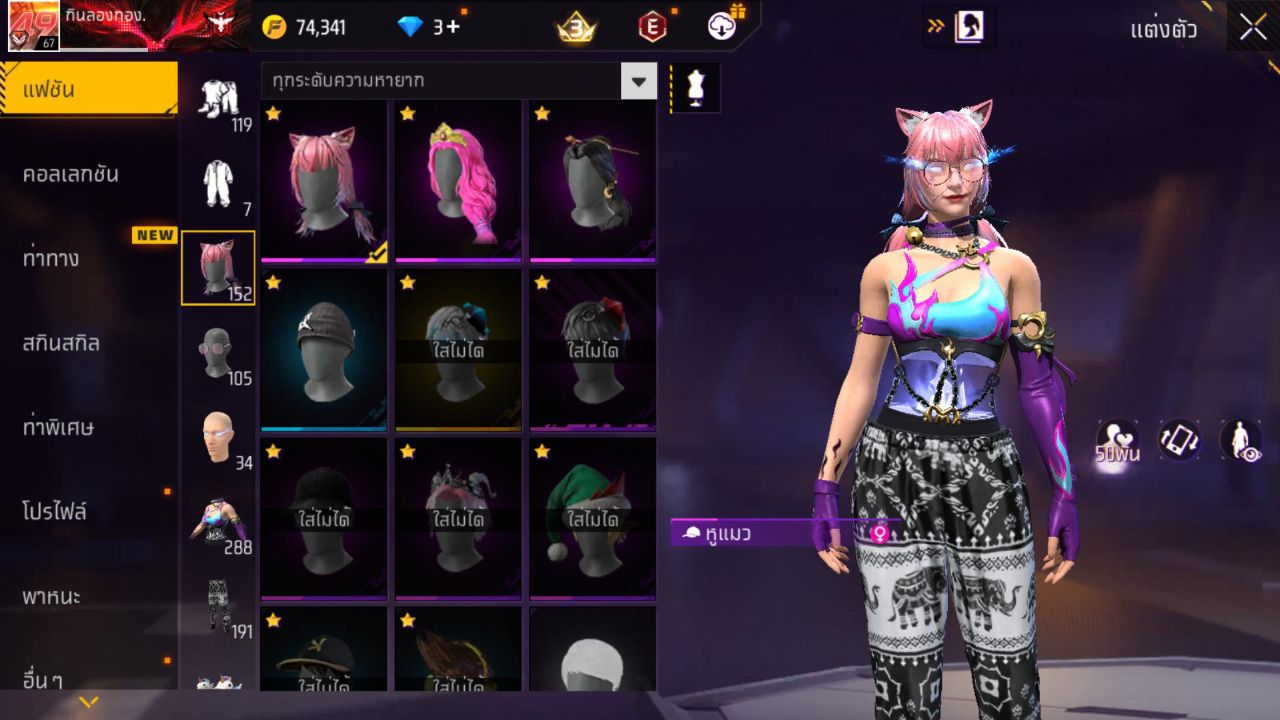Open the tops category with 288 items

(x=218, y=521)
